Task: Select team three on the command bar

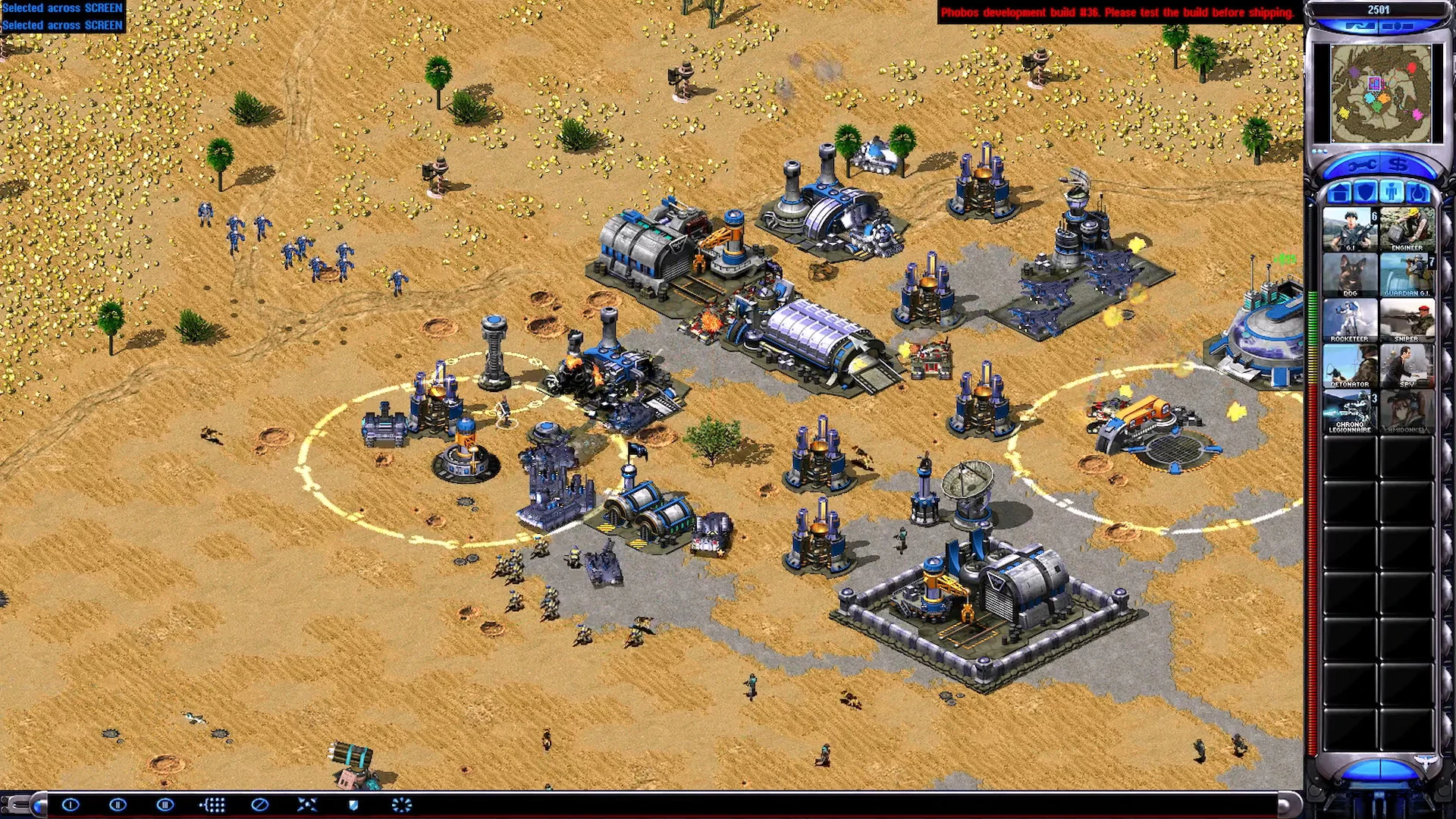Action: [x=165, y=805]
